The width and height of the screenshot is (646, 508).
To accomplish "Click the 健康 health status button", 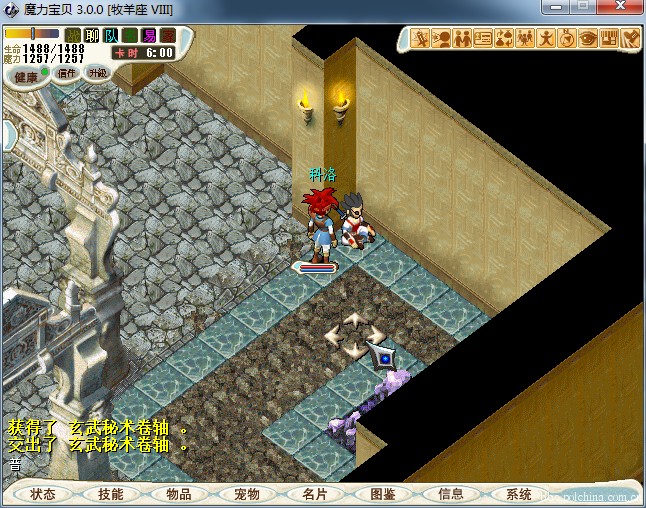I will (26, 76).
